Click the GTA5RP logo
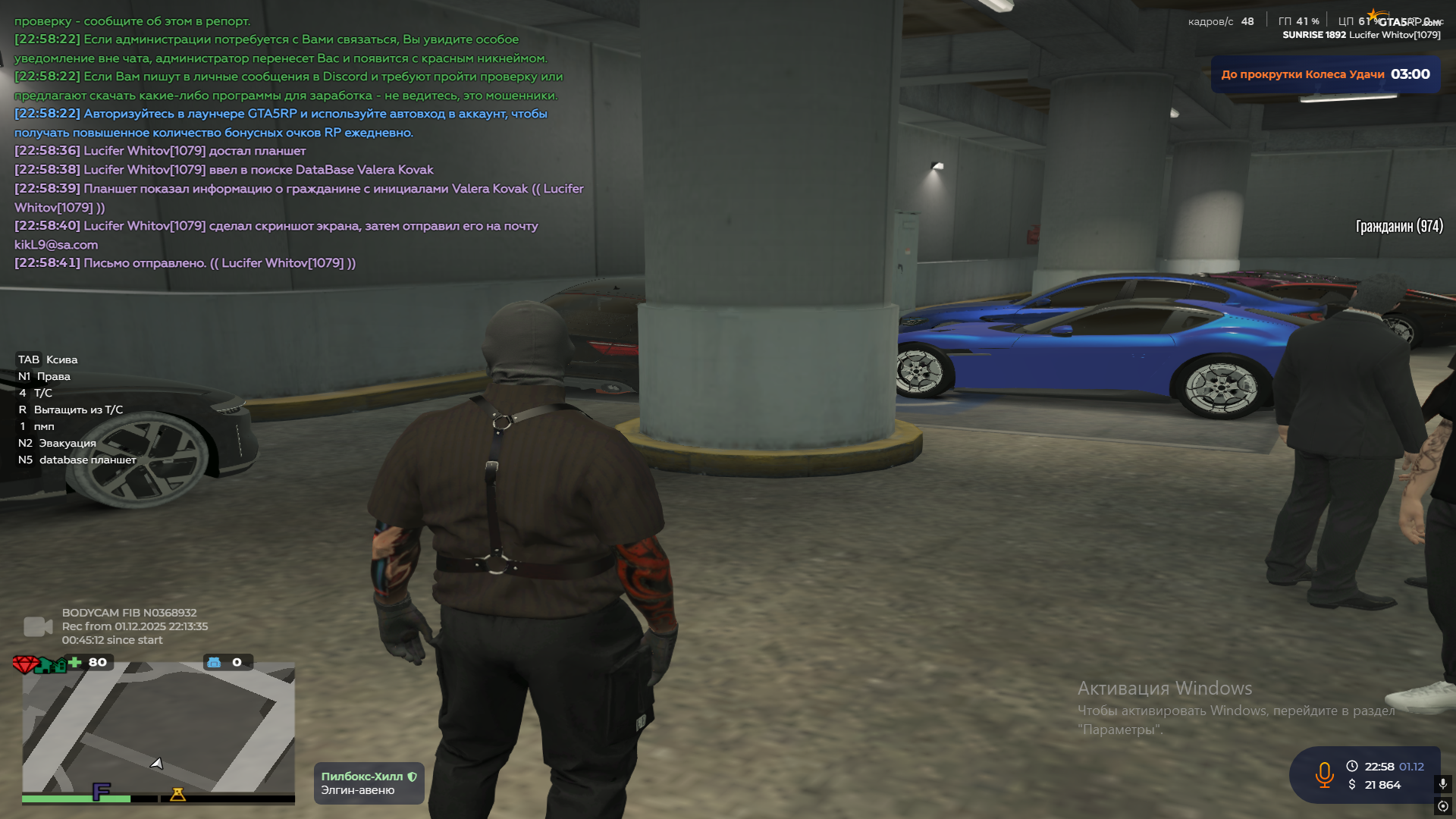1456x819 pixels. click(1407, 20)
